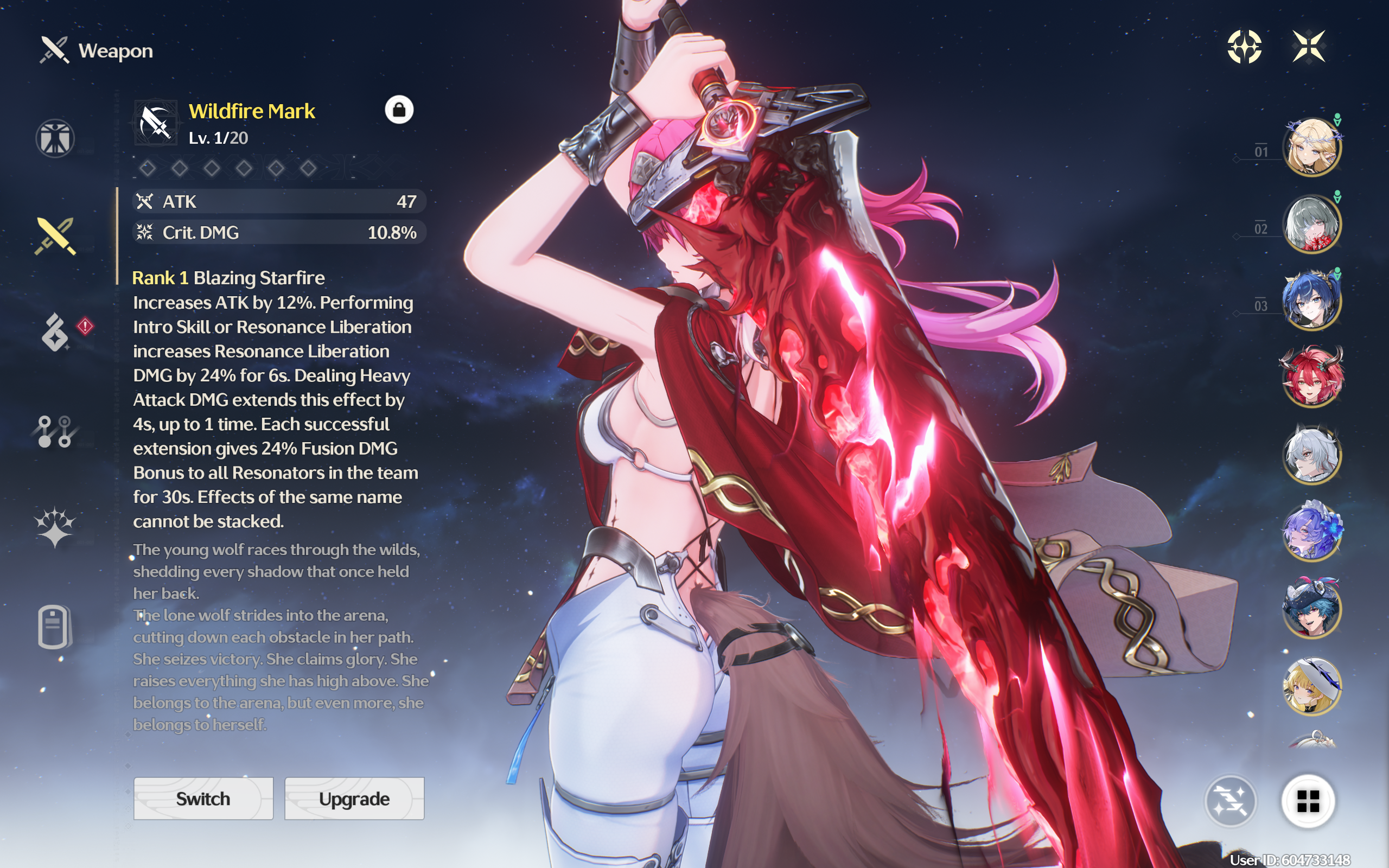Select the grey-haired character in slot 02
Screen dimensions: 1389x868
pyautogui.click(x=1312, y=224)
